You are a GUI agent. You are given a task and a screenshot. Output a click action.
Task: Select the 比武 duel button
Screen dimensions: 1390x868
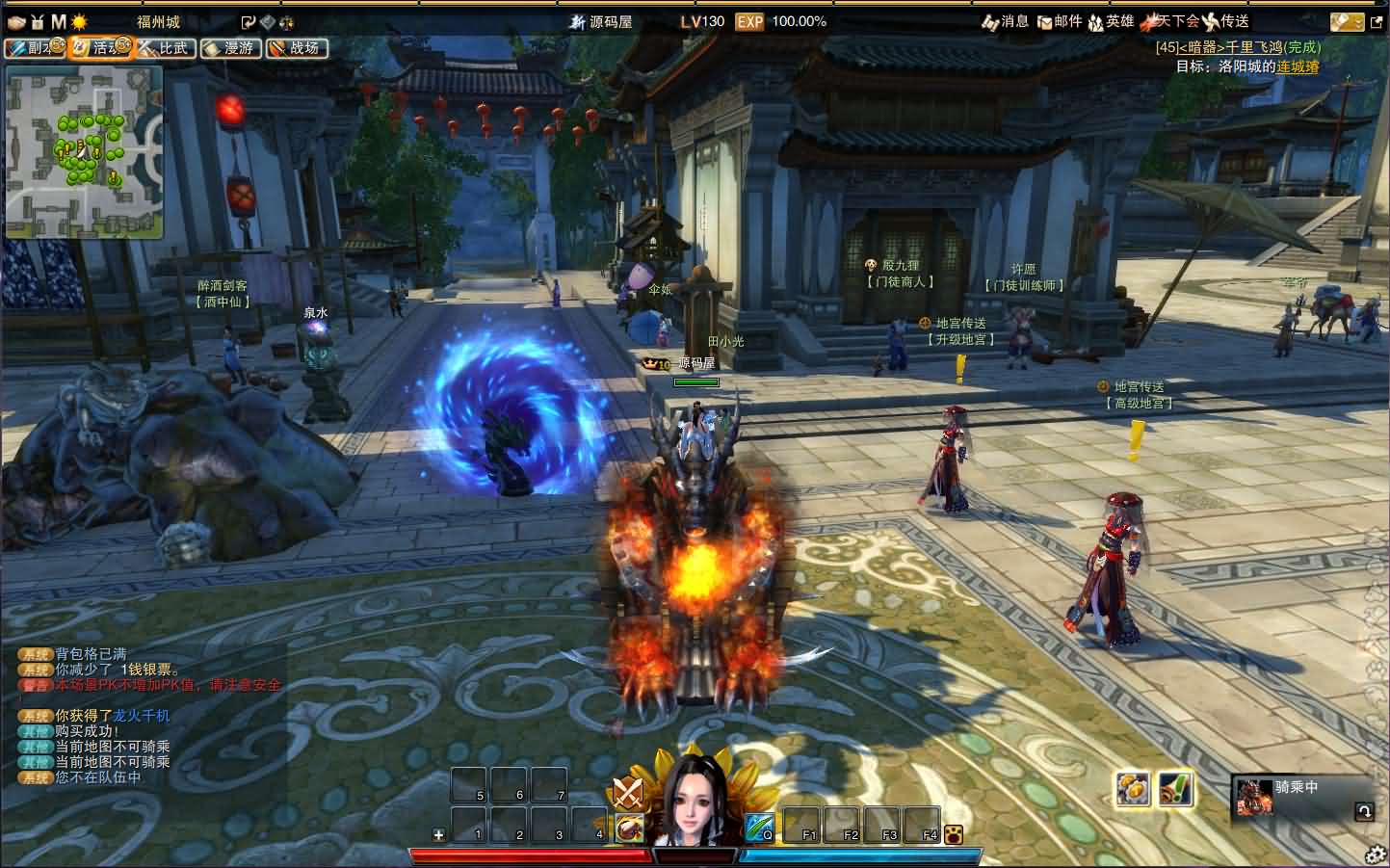tap(165, 47)
